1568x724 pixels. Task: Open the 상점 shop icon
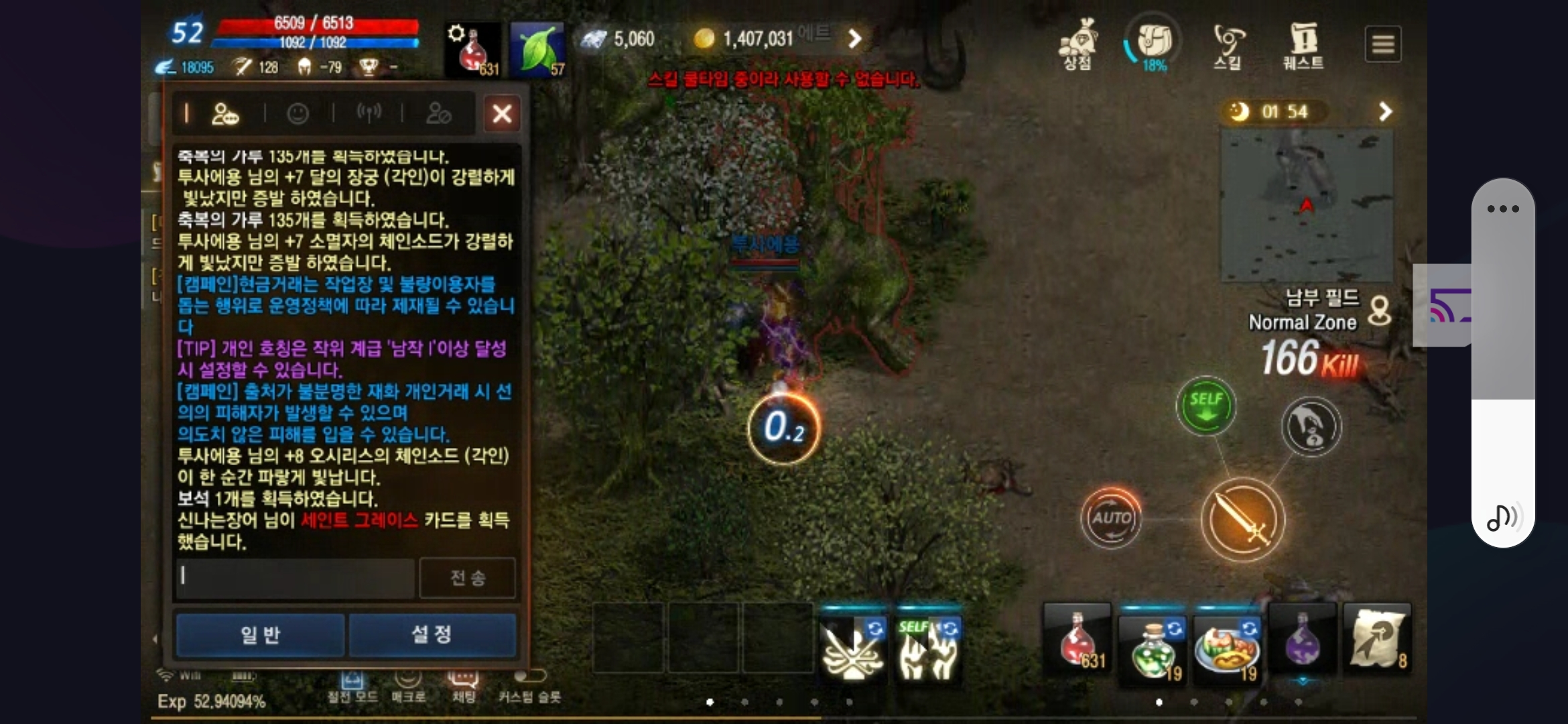click(x=1079, y=44)
